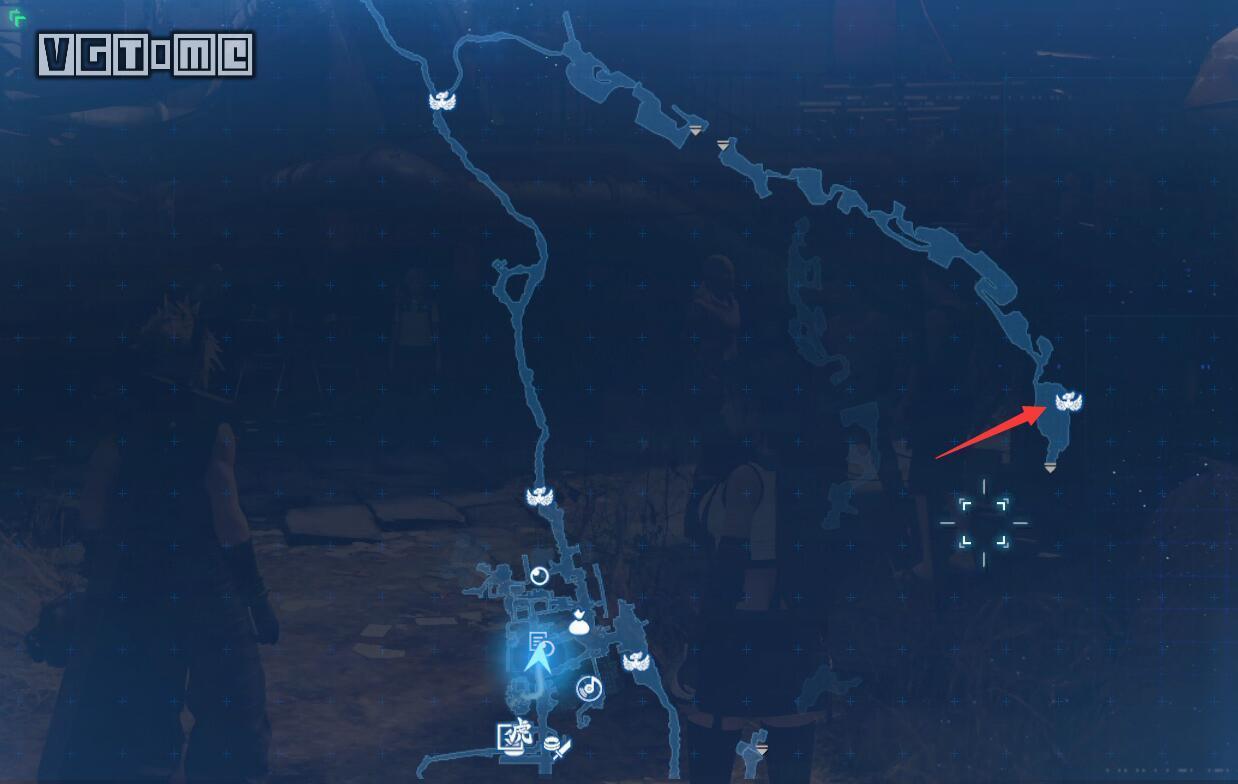Viewport: 1238px width, 784px height.
Task: Click the glowing player position arrow
Action: [x=538, y=658]
